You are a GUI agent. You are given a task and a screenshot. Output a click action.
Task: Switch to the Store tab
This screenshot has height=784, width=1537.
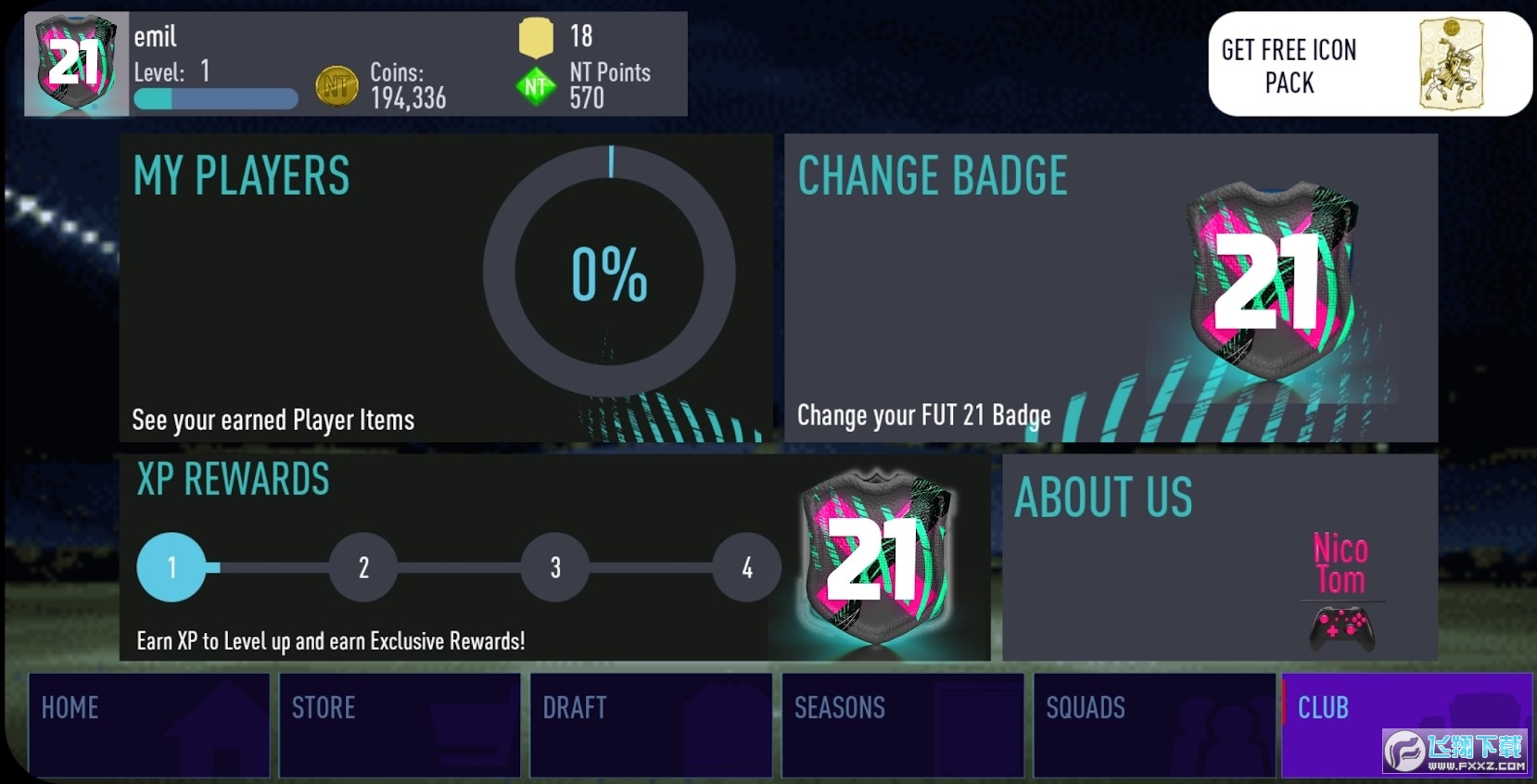(x=400, y=725)
